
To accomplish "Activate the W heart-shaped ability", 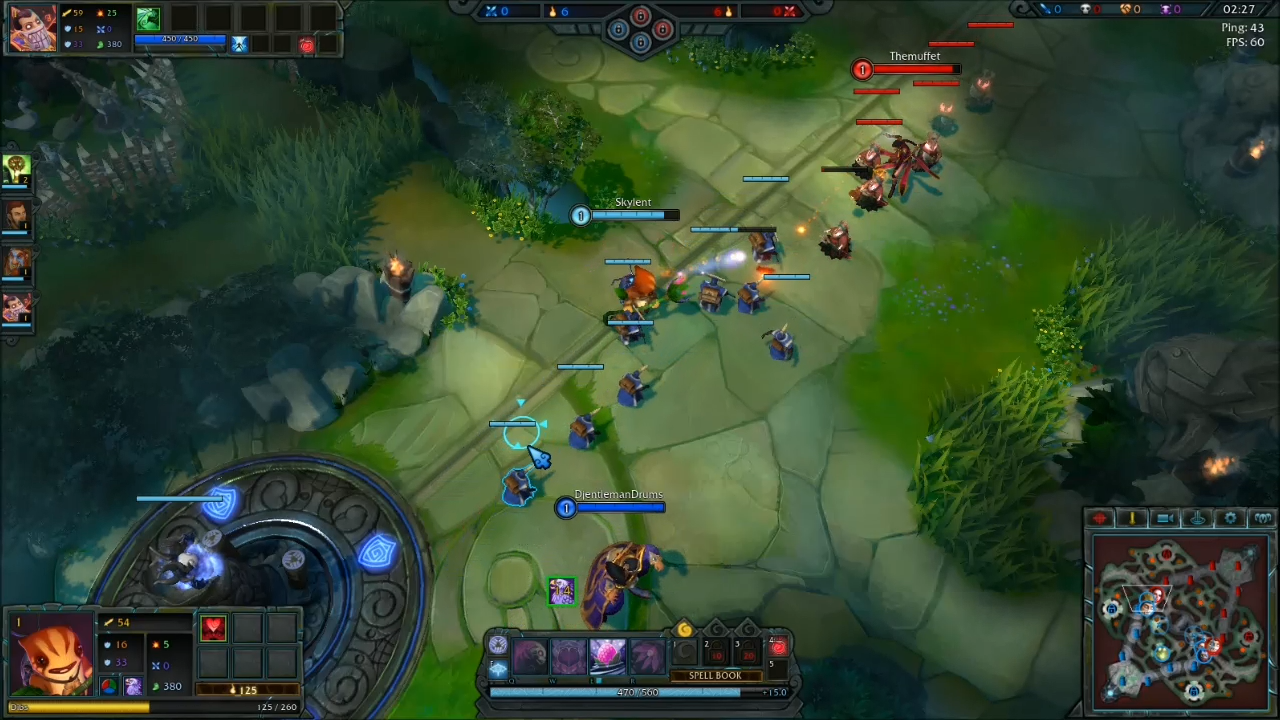I will (568, 656).
